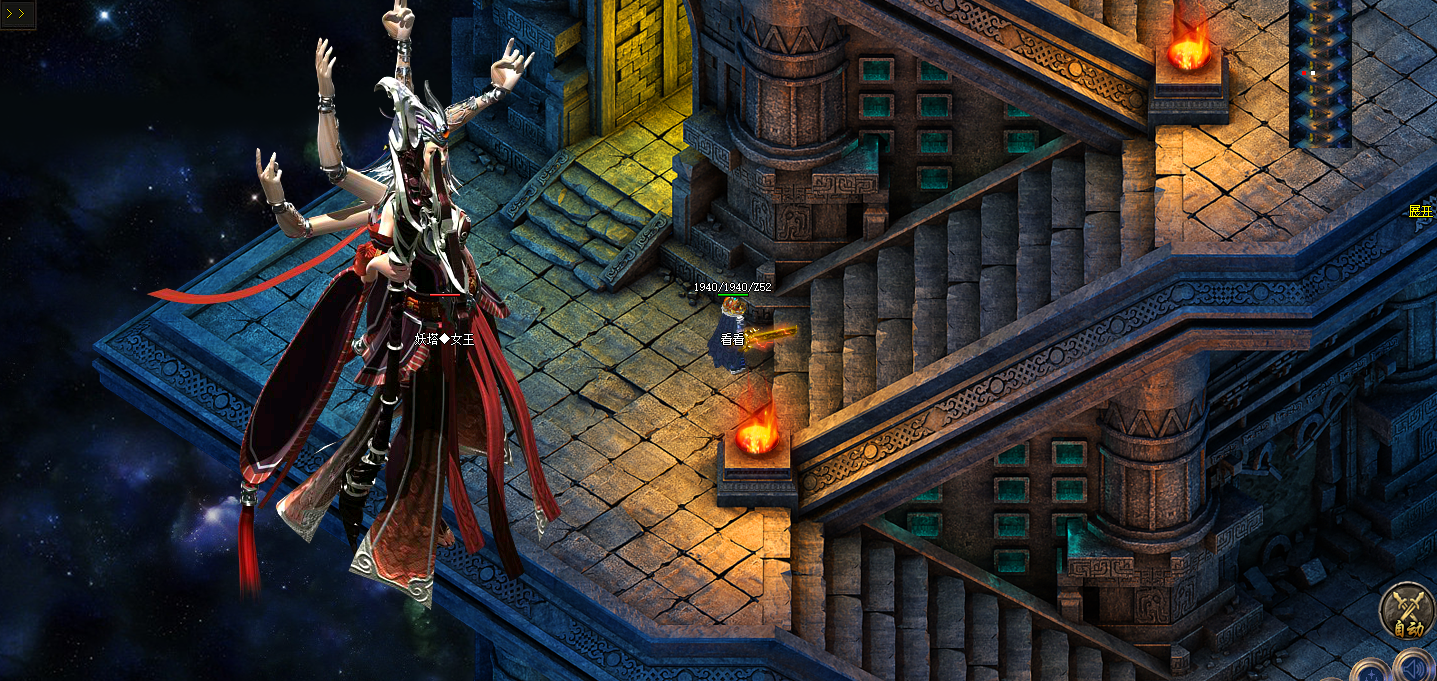
Task: Open the tower minimap
Action: tap(1320, 74)
